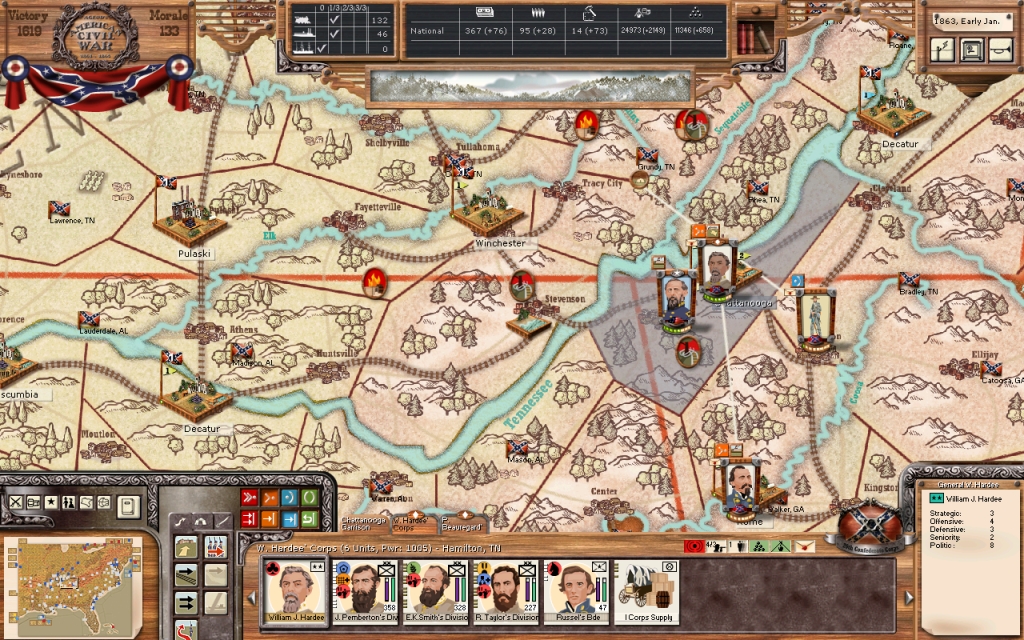Select J. Pemberton's Division card
The image size is (1024, 640).
pyautogui.click(x=365, y=590)
